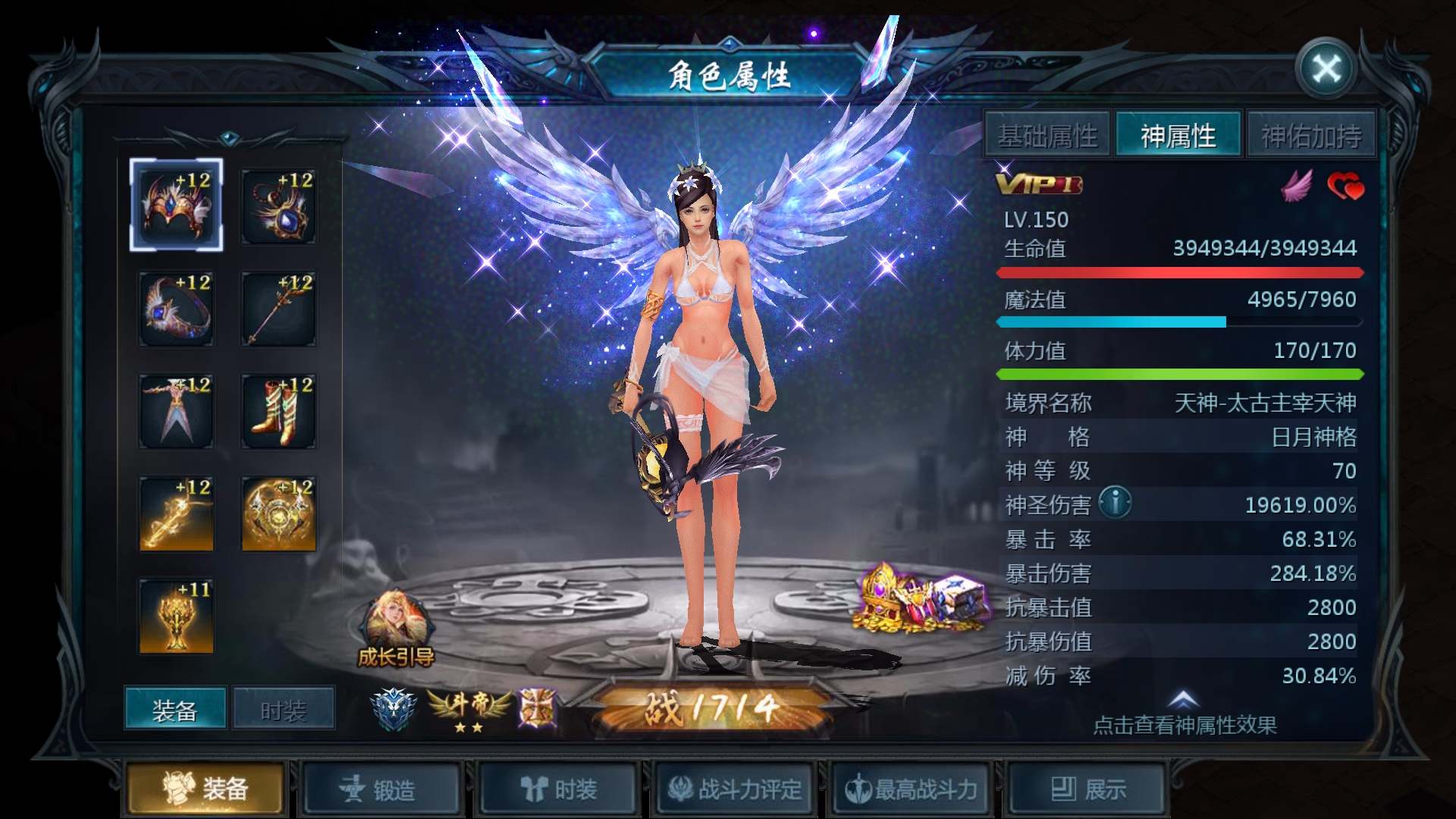Viewport: 1456px width, 819px height.
Task: Click the 成长引导 growth guide avatar
Action: [x=397, y=614]
